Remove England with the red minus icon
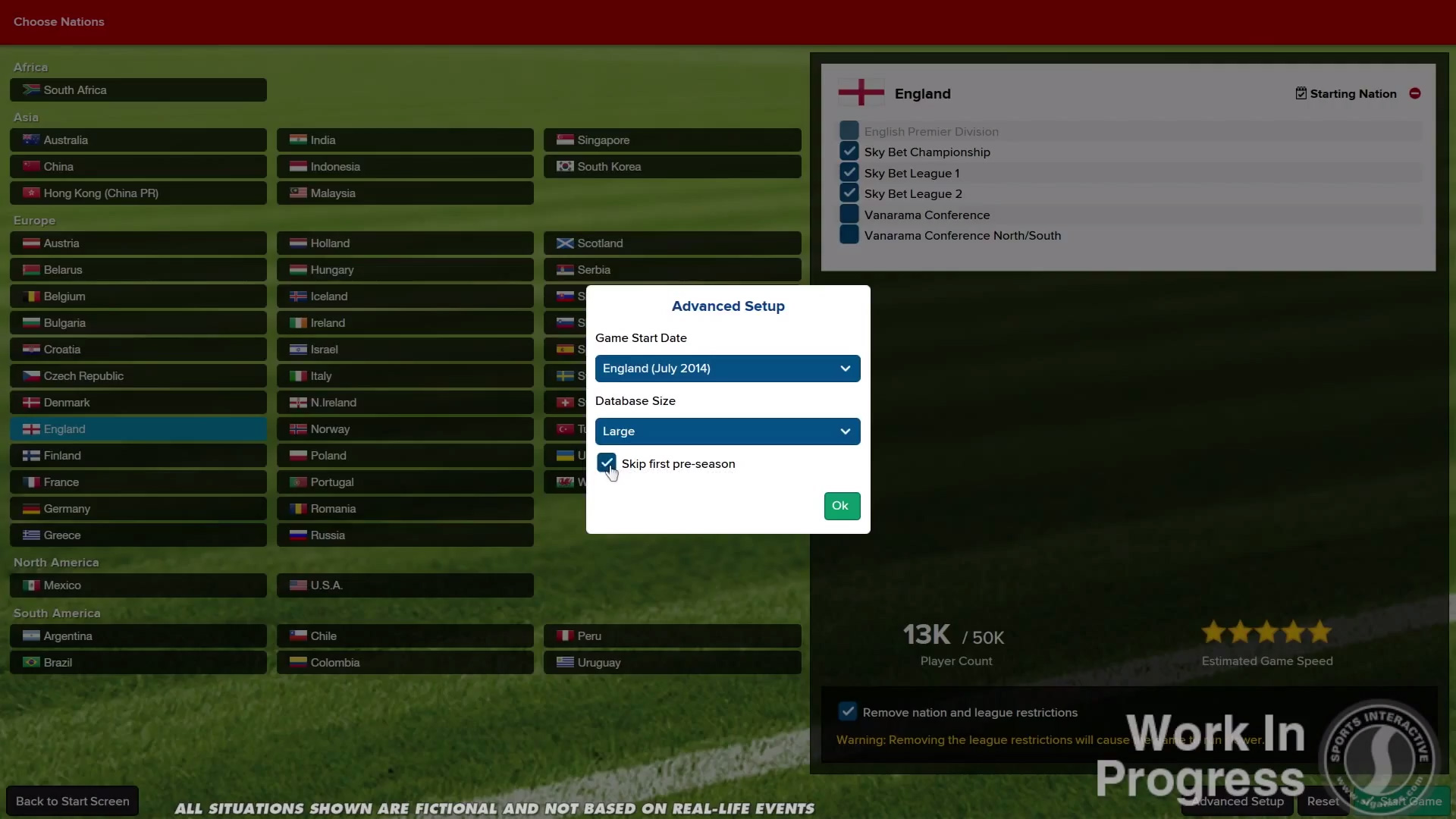 point(1415,93)
